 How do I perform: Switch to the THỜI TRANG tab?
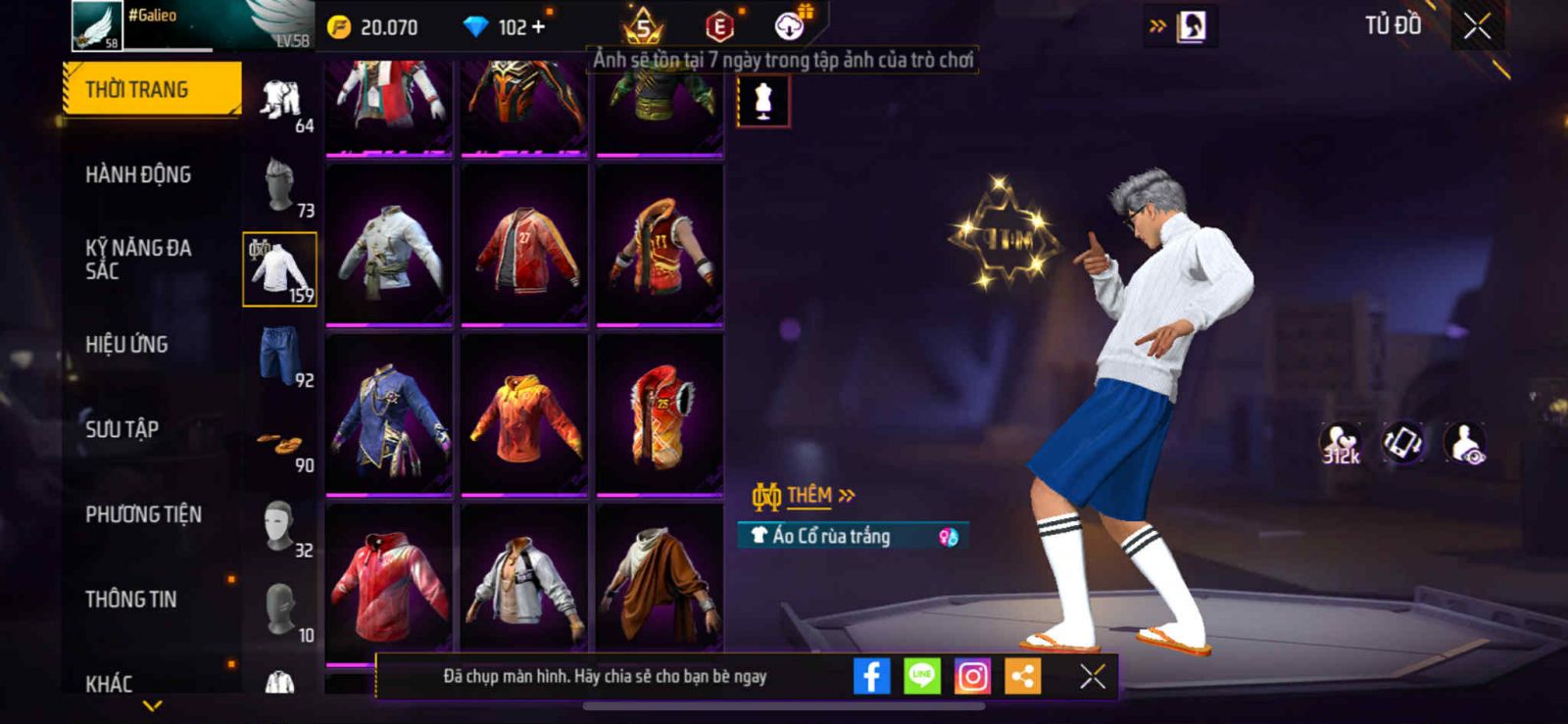click(152, 90)
